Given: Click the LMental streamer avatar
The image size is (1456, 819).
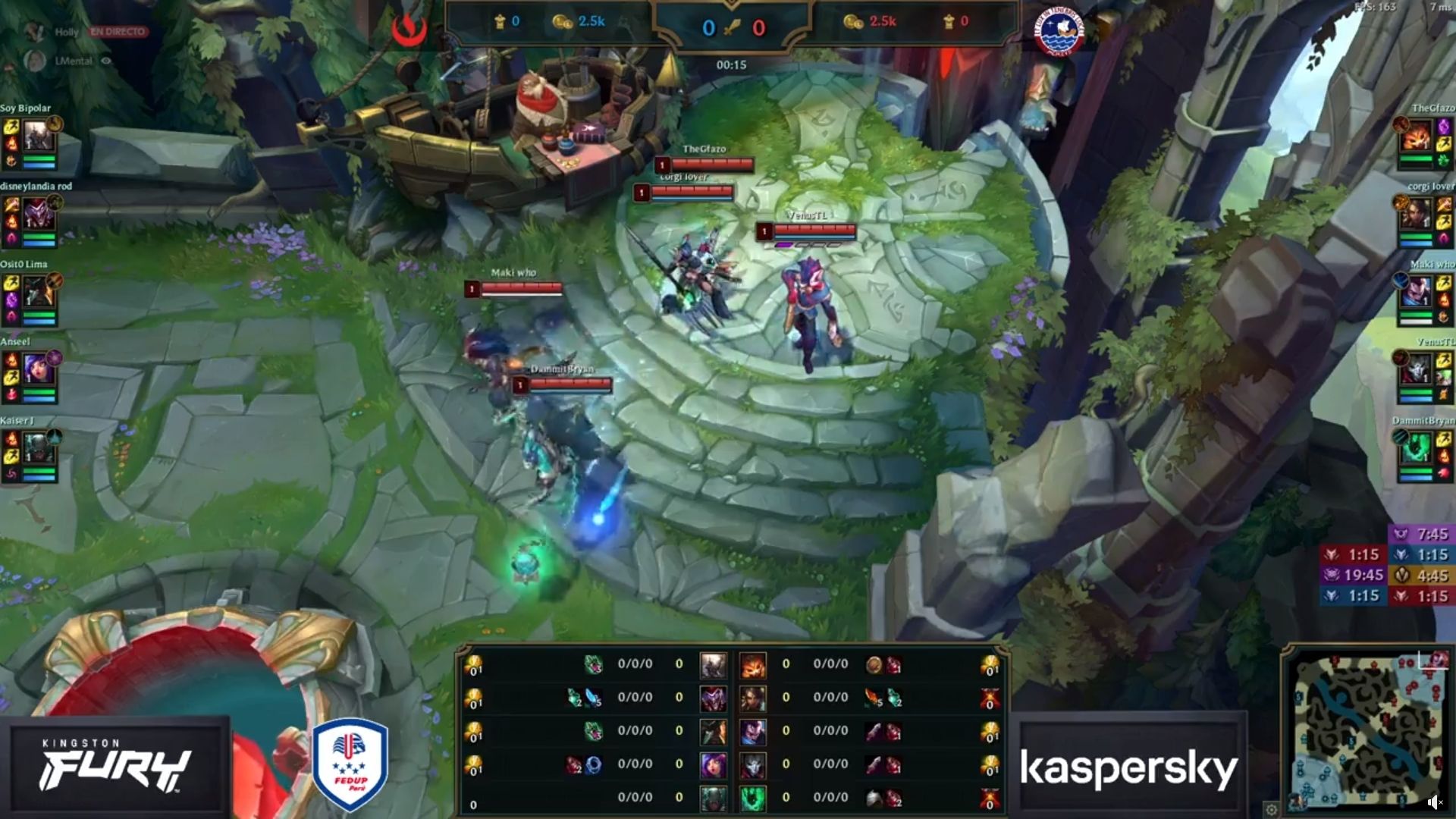Looking at the screenshot, I should pos(35,61).
